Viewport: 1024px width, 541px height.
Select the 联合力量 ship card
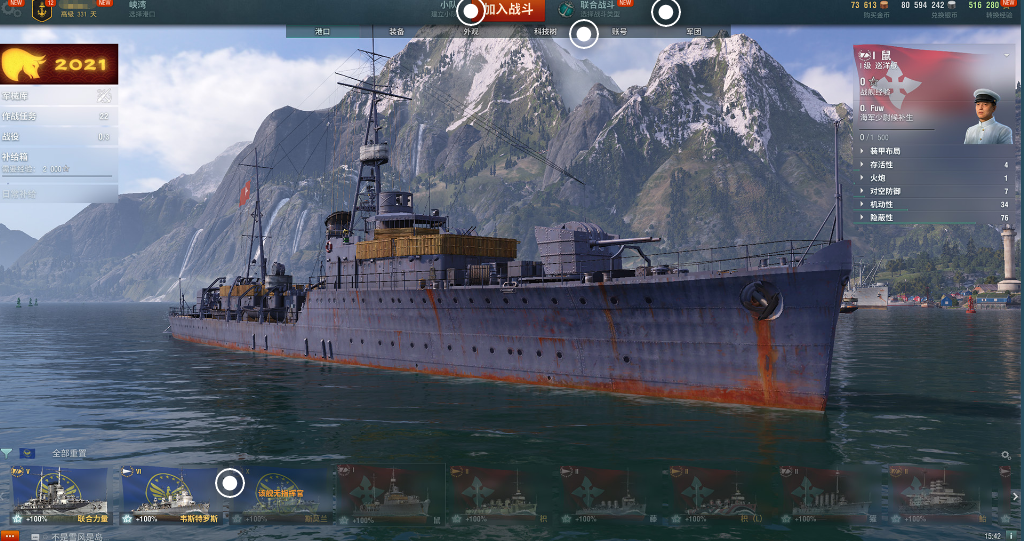click(x=59, y=497)
